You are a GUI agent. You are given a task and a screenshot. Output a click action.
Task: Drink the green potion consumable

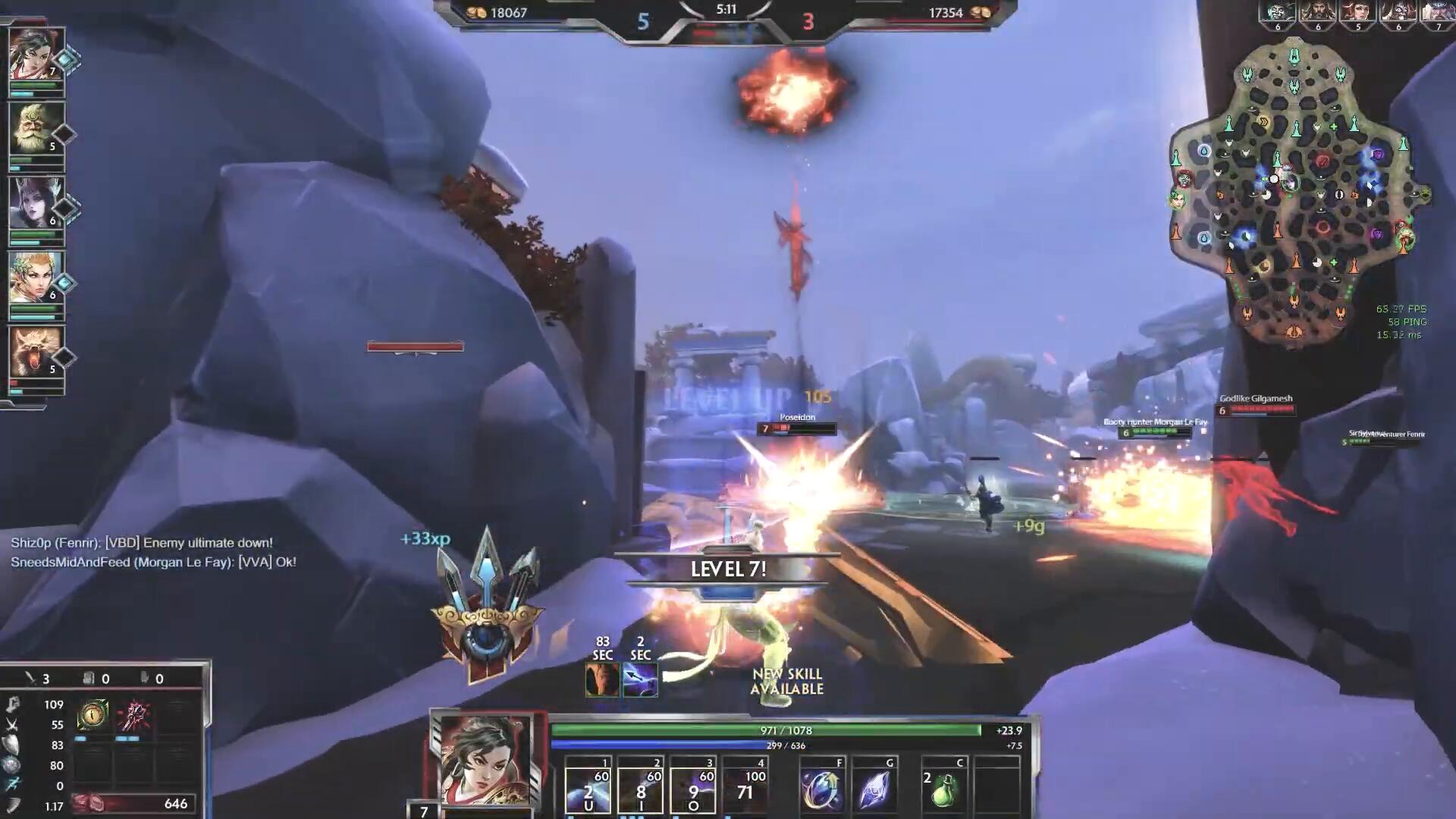point(943,790)
